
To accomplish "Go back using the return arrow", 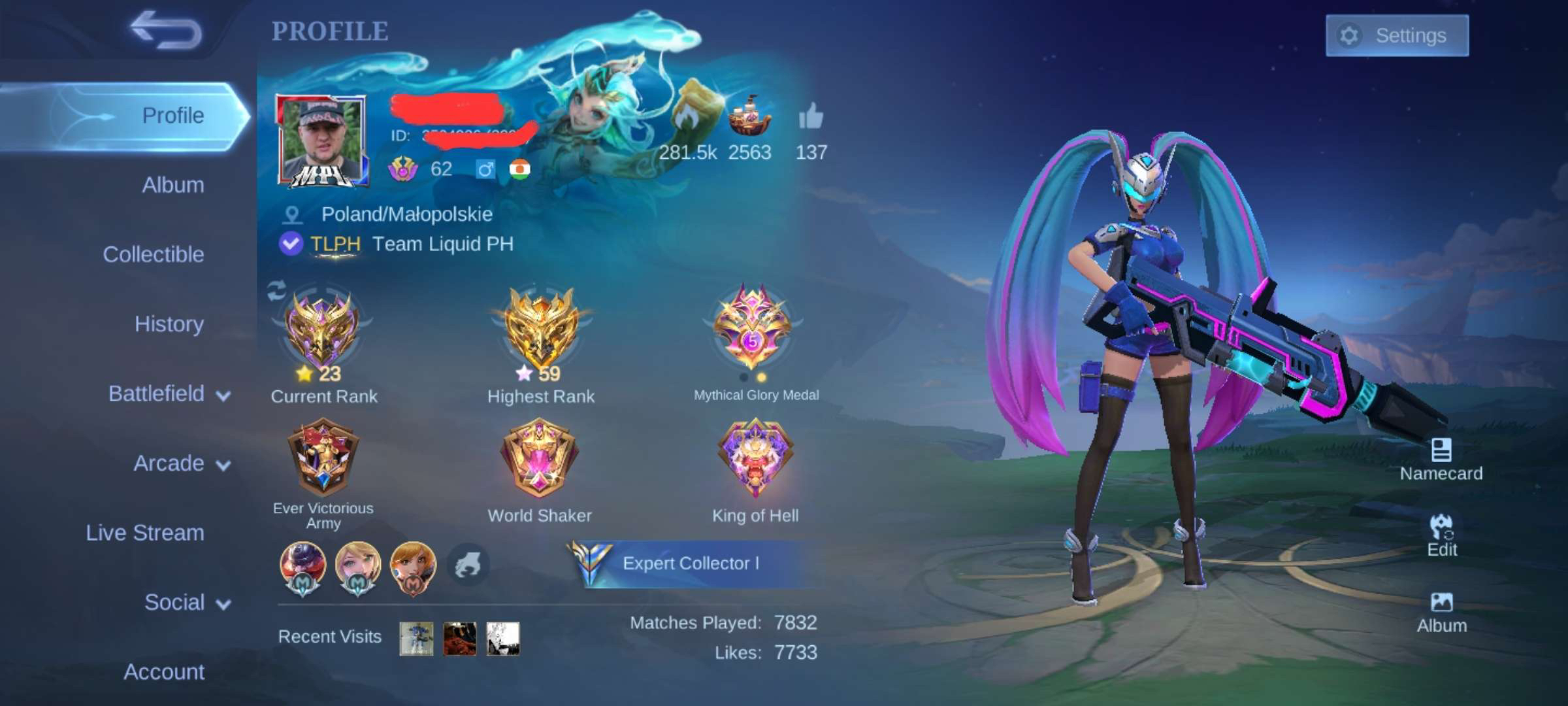I will click(166, 31).
